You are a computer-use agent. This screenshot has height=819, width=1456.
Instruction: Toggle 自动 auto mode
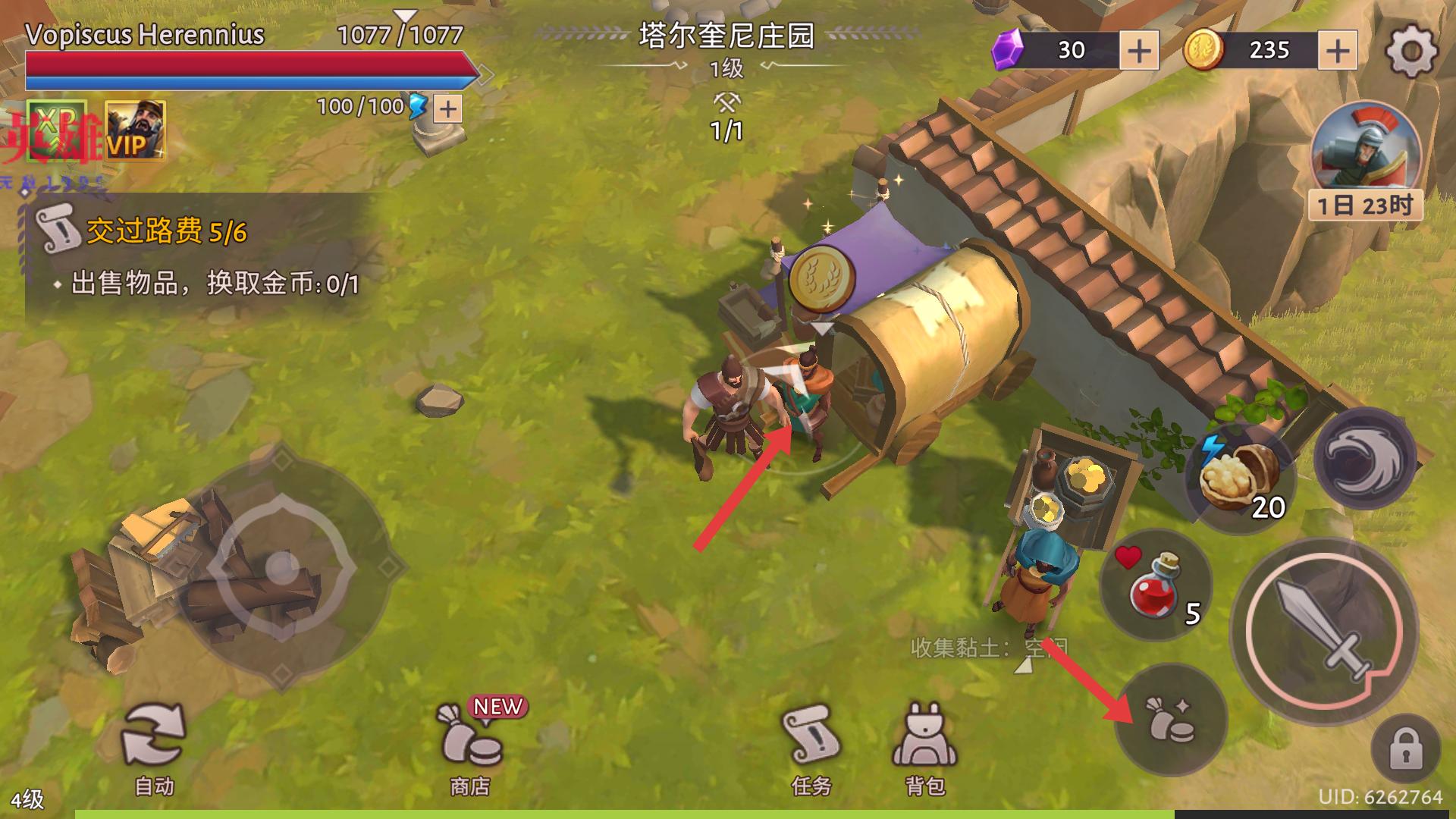click(155, 747)
